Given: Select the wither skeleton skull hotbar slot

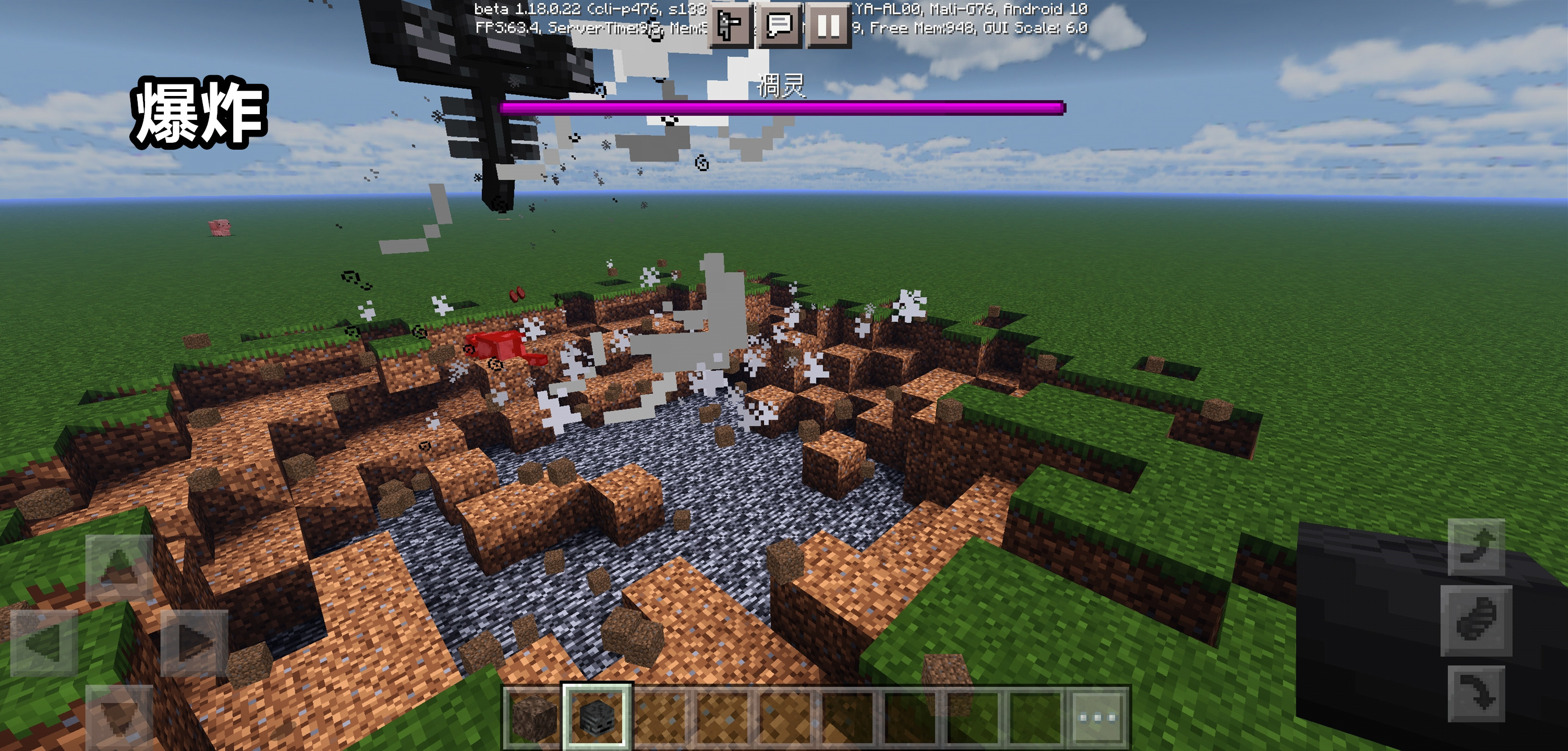Looking at the screenshot, I should (x=597, y=717).
